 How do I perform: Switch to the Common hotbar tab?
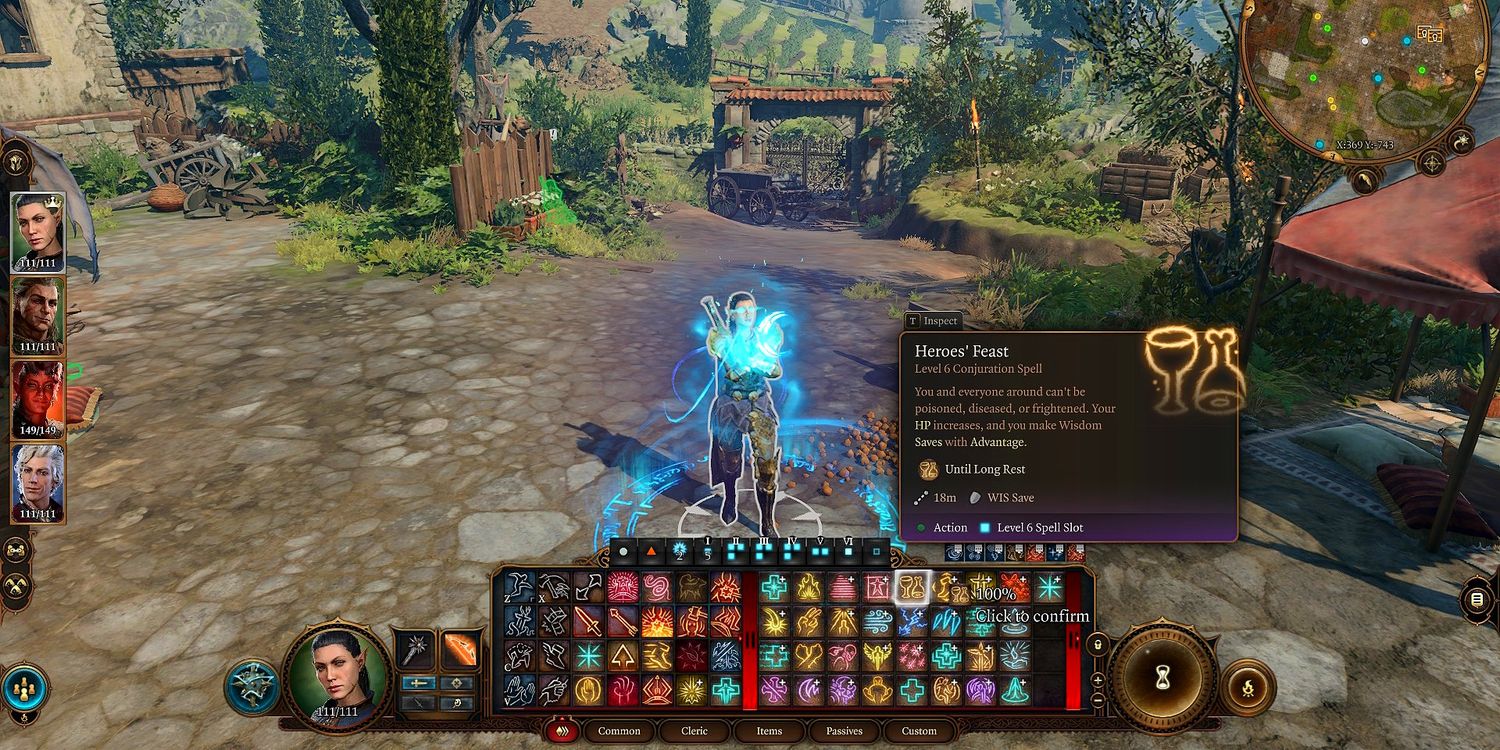[619, 731]
